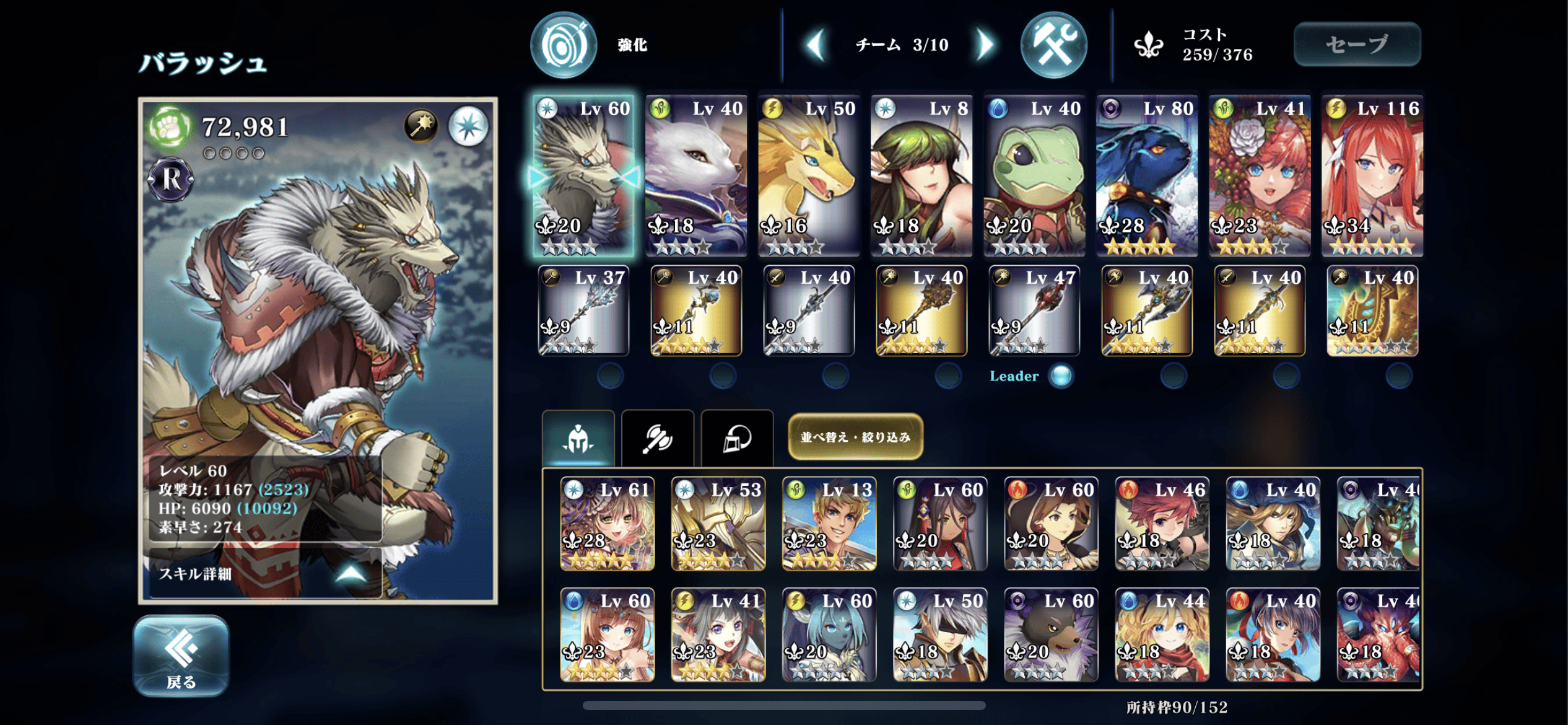Go back with the 戻る button
The height and width of the screenshot is (725, 1568).
coord(181,656)
